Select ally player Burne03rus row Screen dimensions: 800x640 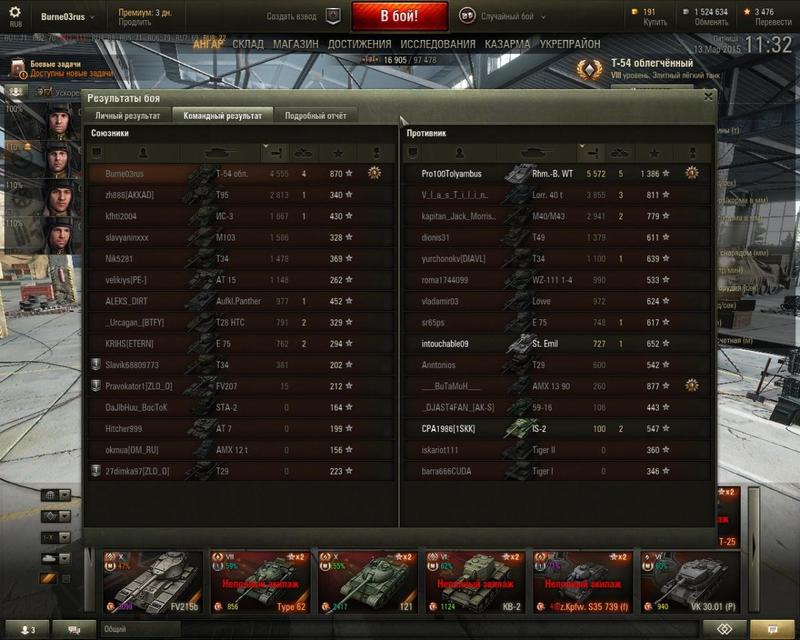tap(240, 173)
